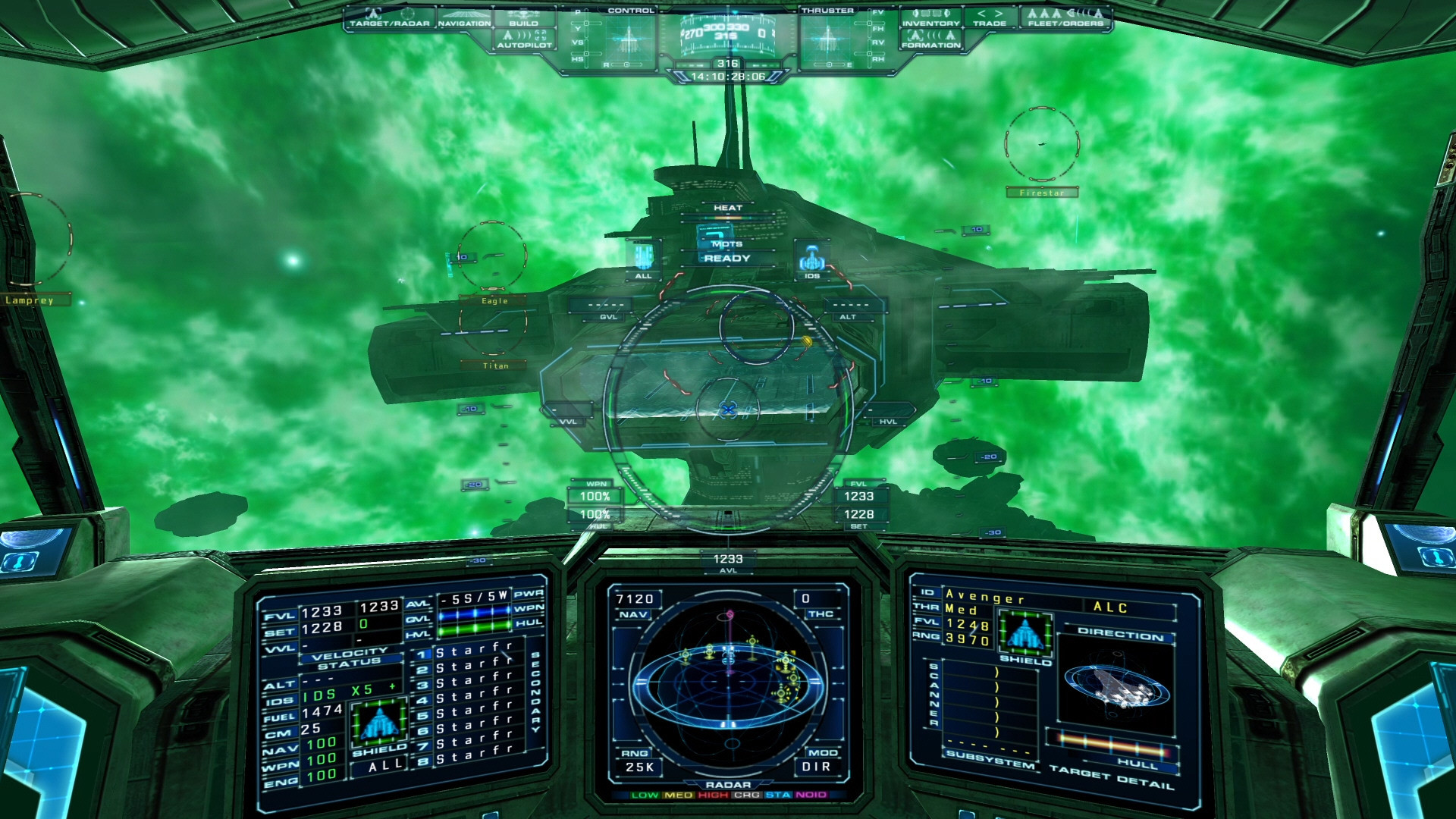
Task: Open the Fleet/Orders menu
Action: tap(1065, 17)
